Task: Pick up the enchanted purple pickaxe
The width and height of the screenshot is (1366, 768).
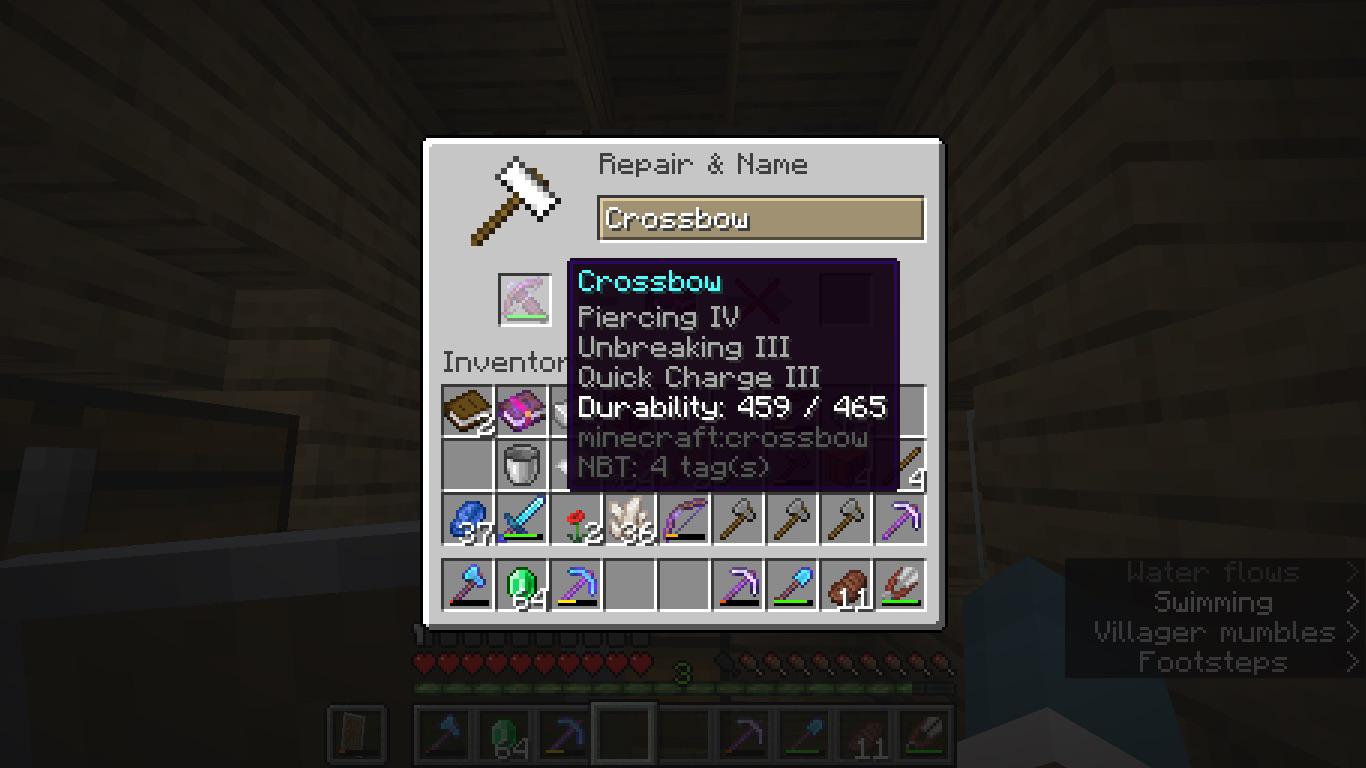Action: (899, 518)
